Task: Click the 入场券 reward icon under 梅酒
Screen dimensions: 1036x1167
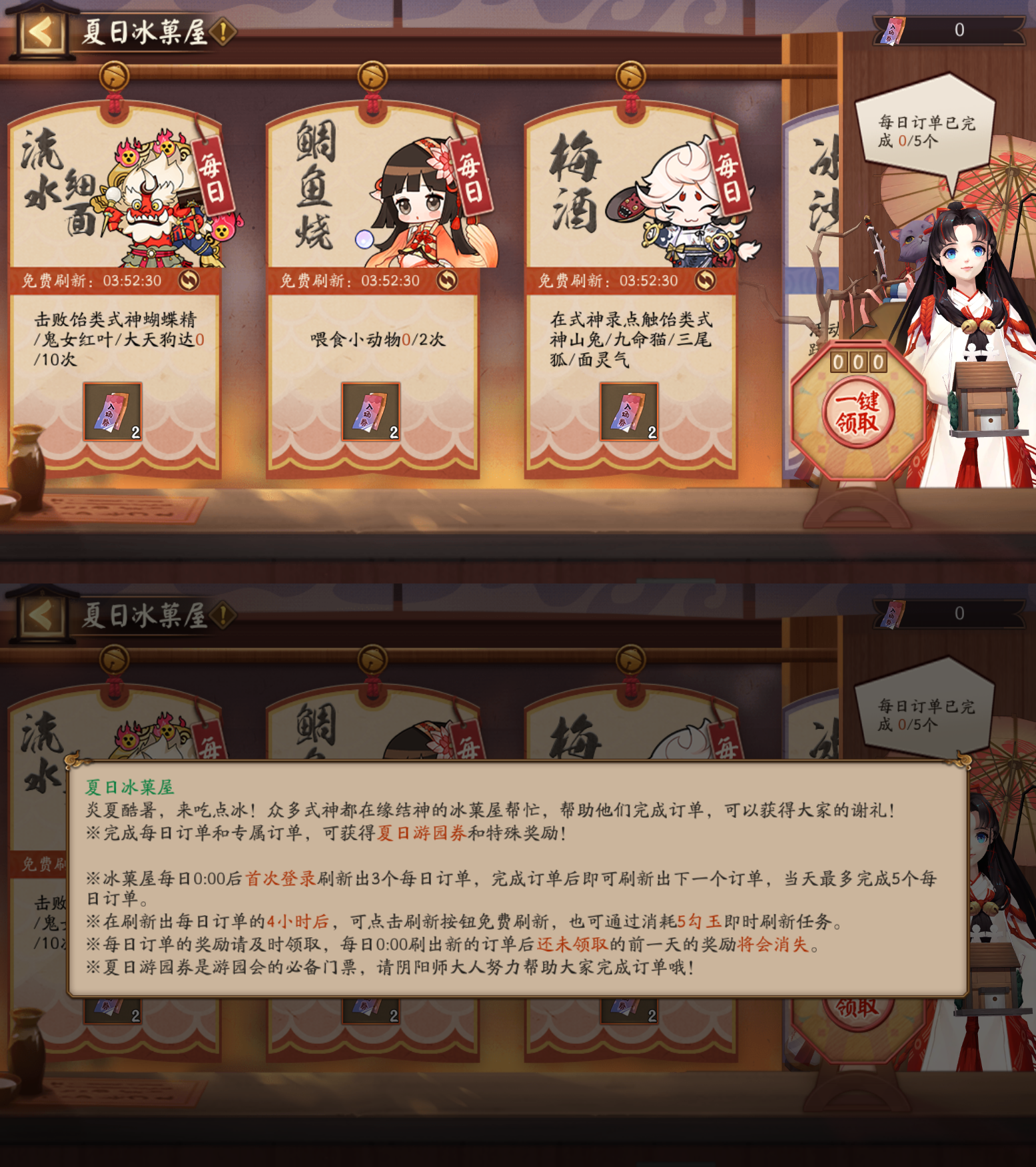Action: click(628, 411)
